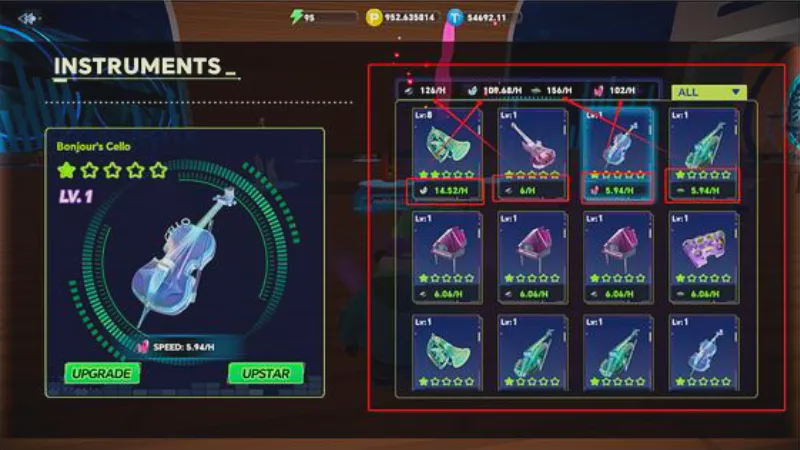800x450 pixels.
Task: Select the Lv 8 horn card
Action: tap(447, 153)
